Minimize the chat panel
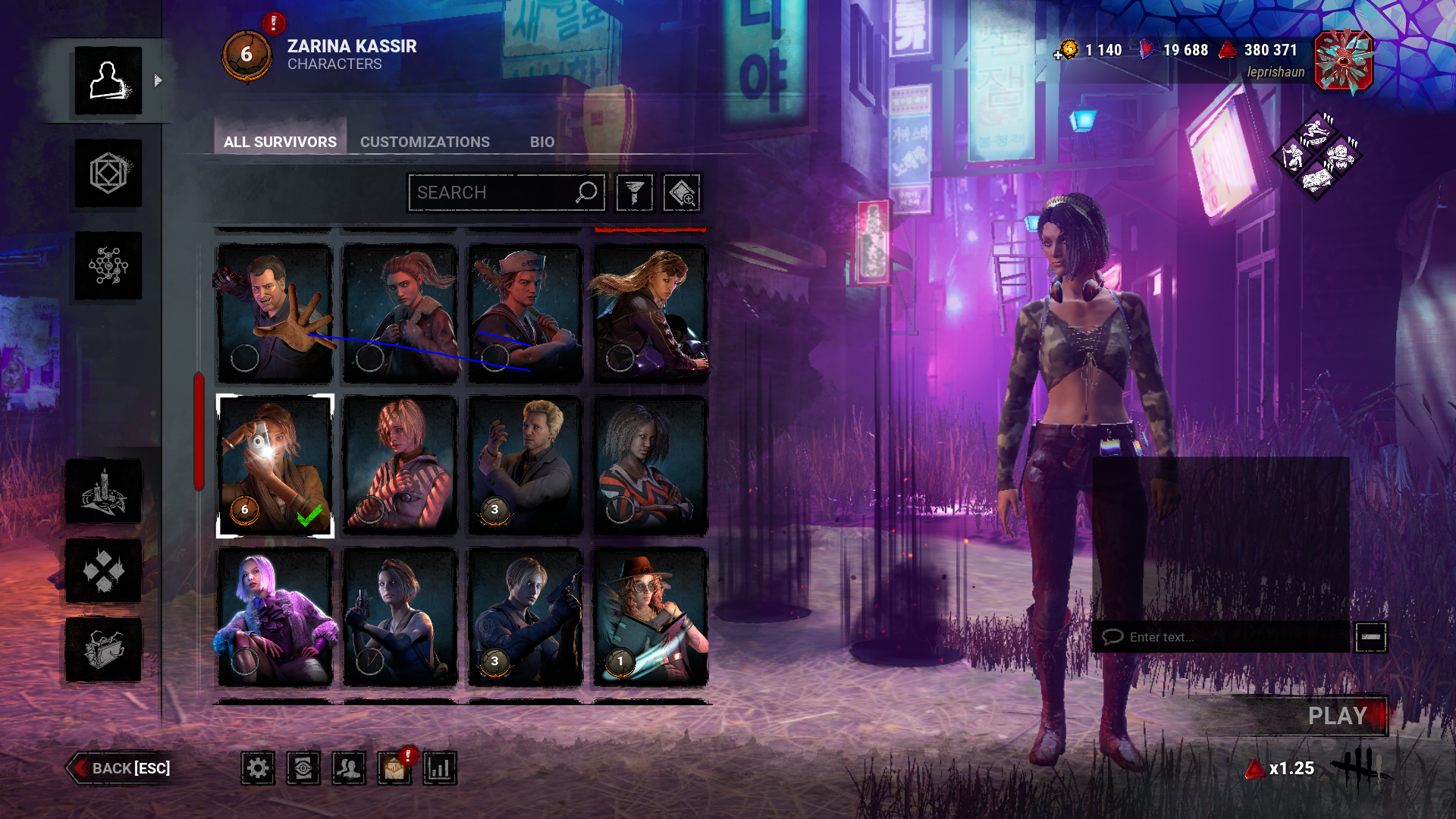Viewport: 1456px width, 819px height. coord(1370,637)
